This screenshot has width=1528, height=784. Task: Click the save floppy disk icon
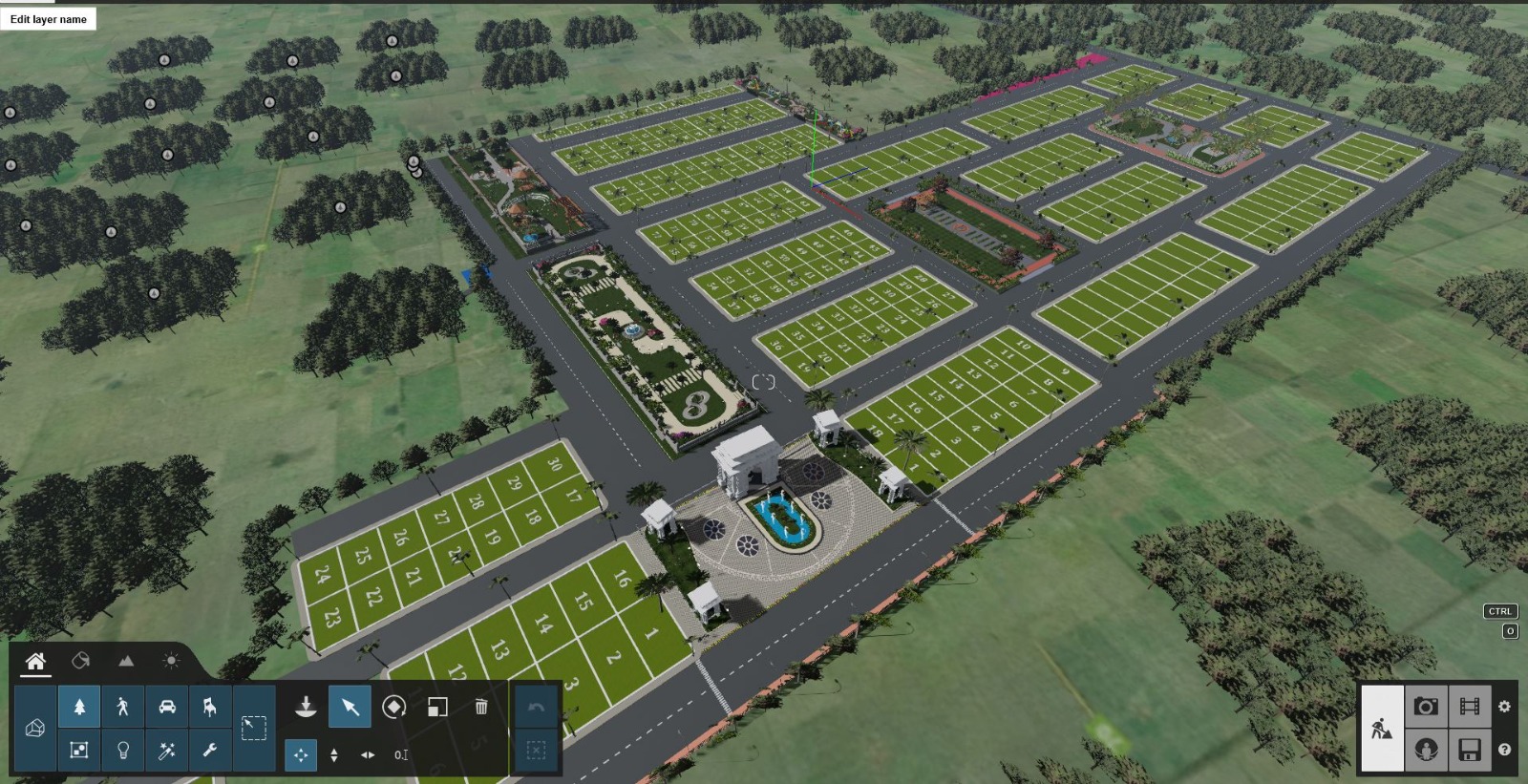coord(1471,749)
